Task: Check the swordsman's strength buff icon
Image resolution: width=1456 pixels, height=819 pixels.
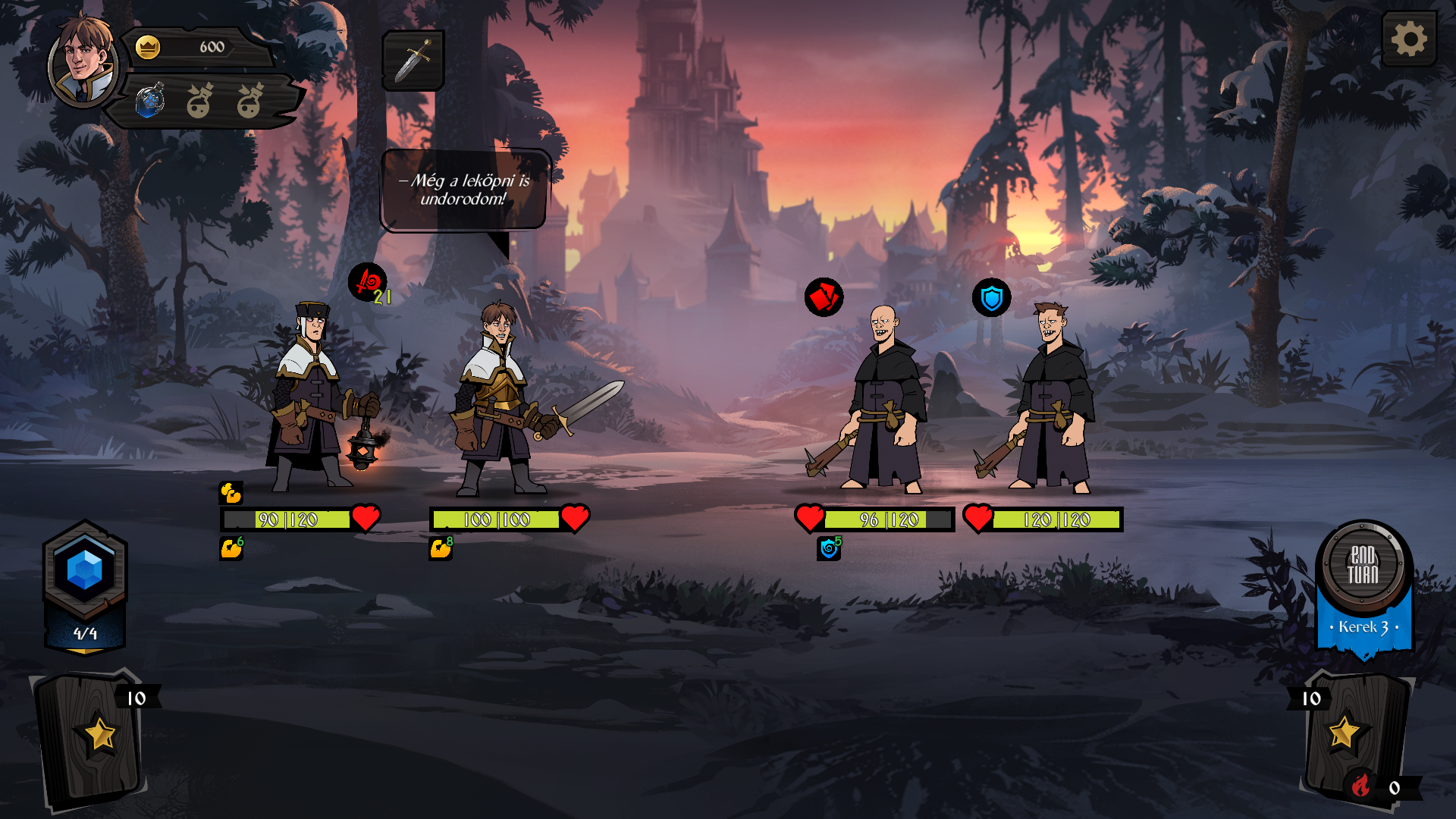Action: (440, 548)
